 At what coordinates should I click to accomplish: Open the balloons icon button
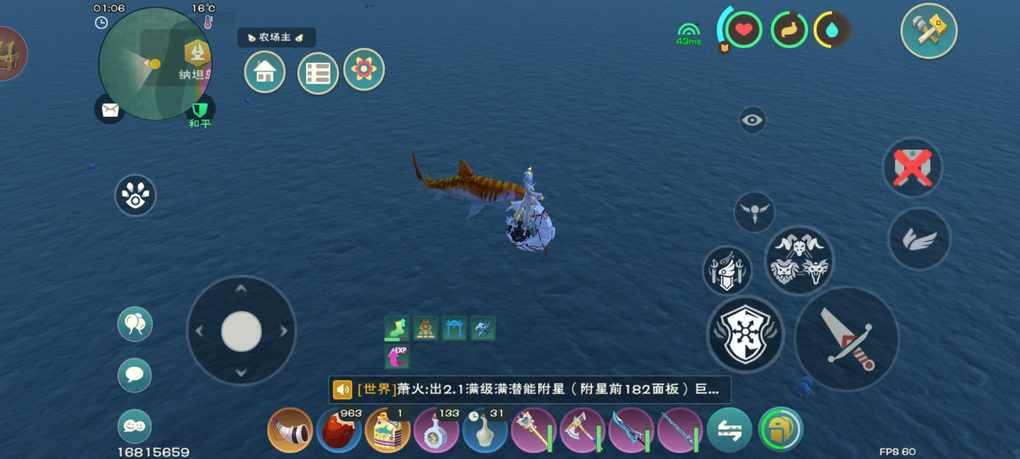pos(135,324)
